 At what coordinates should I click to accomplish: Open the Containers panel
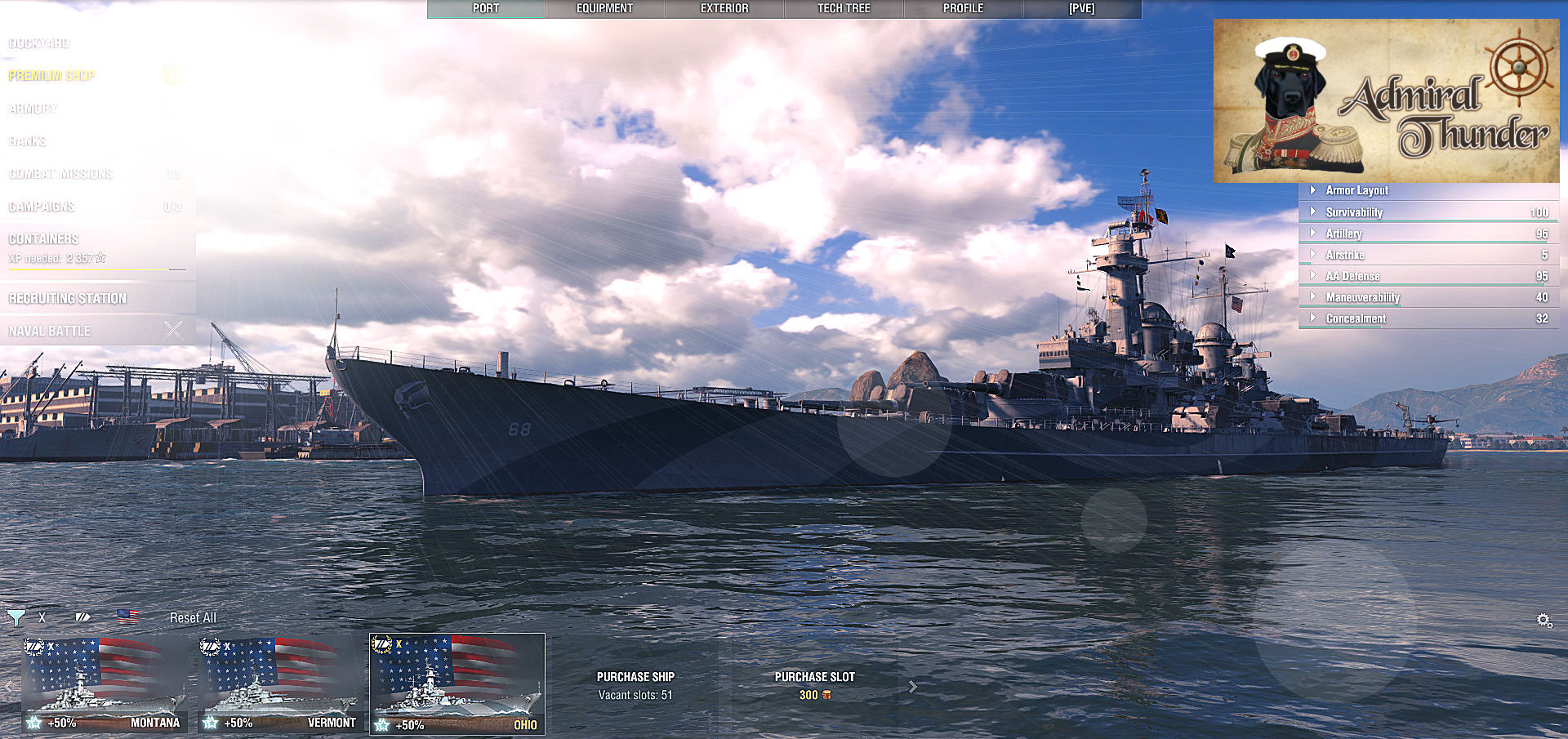click(x=44, y=239)
